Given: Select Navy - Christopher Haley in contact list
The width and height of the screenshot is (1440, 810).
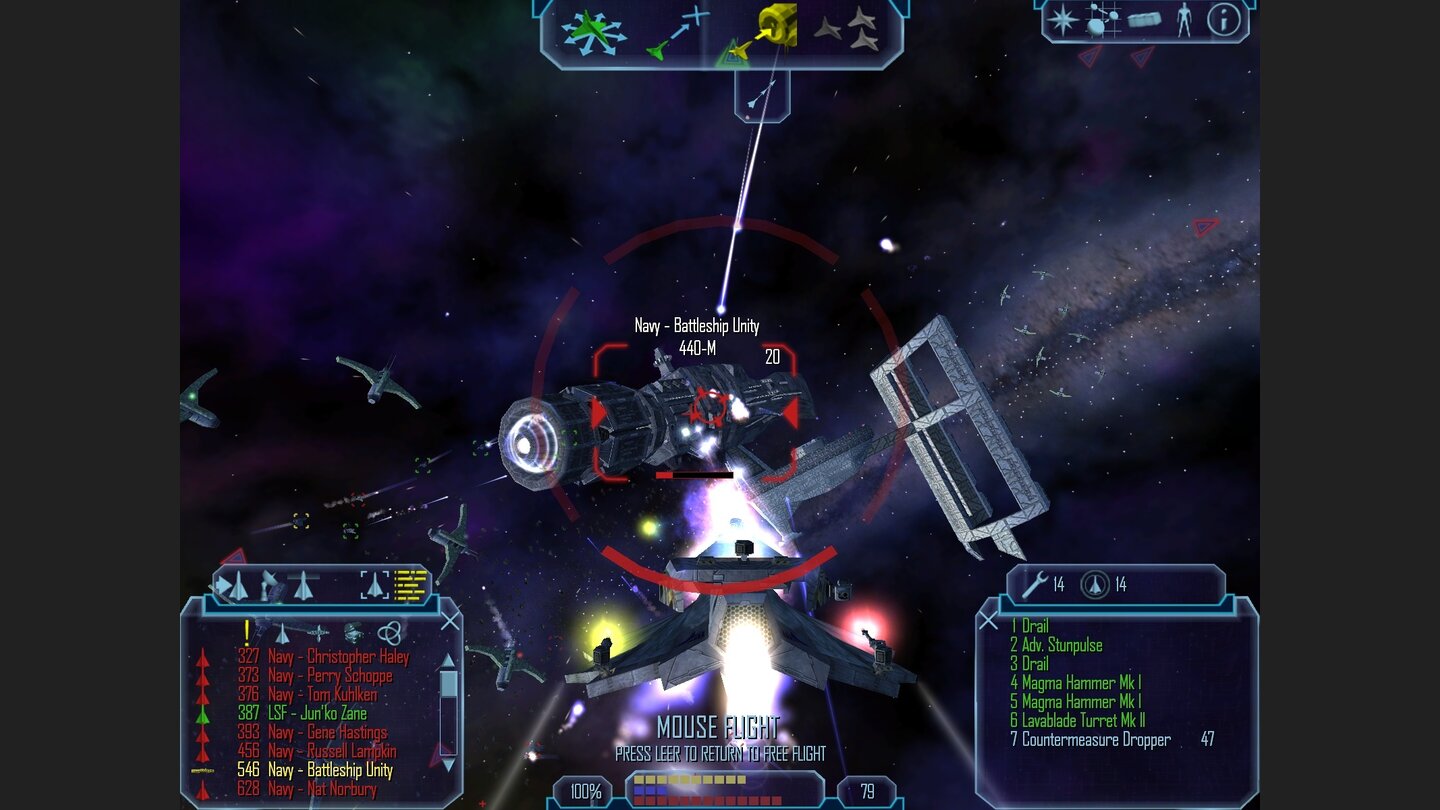Looking at the screenshot, I should click(338, 657).
